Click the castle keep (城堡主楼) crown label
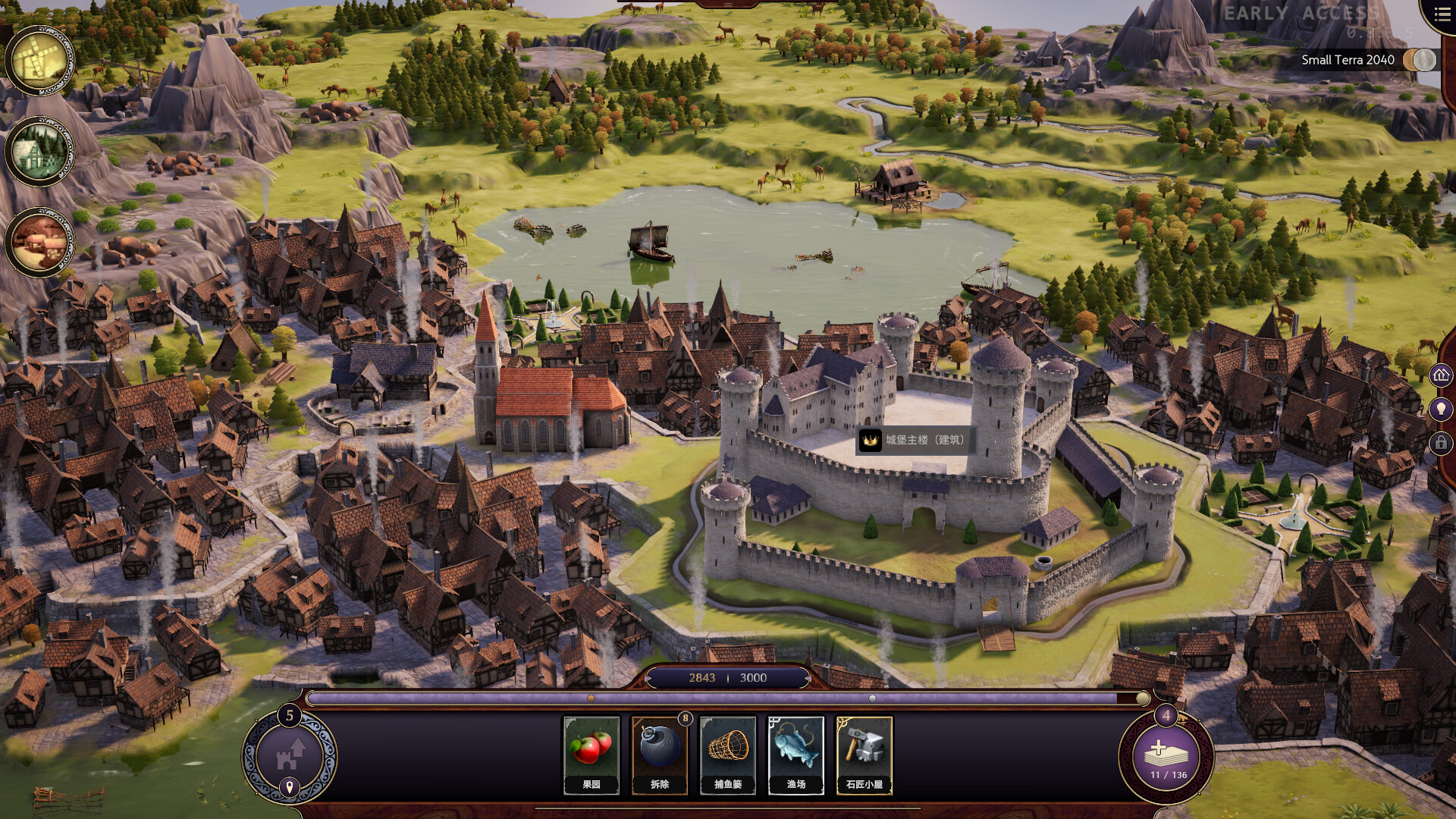Viewport: 1456px width, 819px height. (914, 440)
